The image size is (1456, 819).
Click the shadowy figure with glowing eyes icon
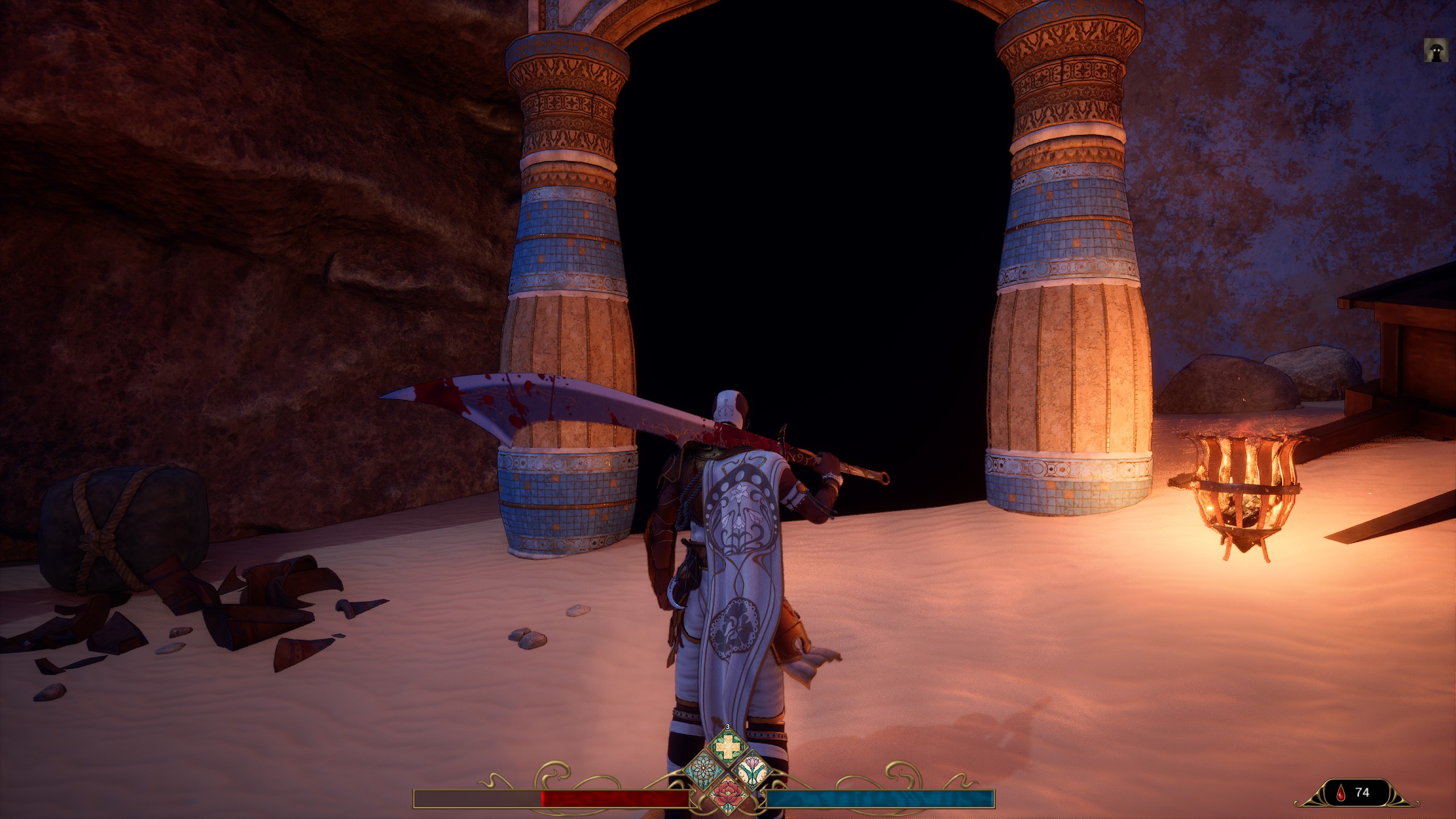(1436, 50)
